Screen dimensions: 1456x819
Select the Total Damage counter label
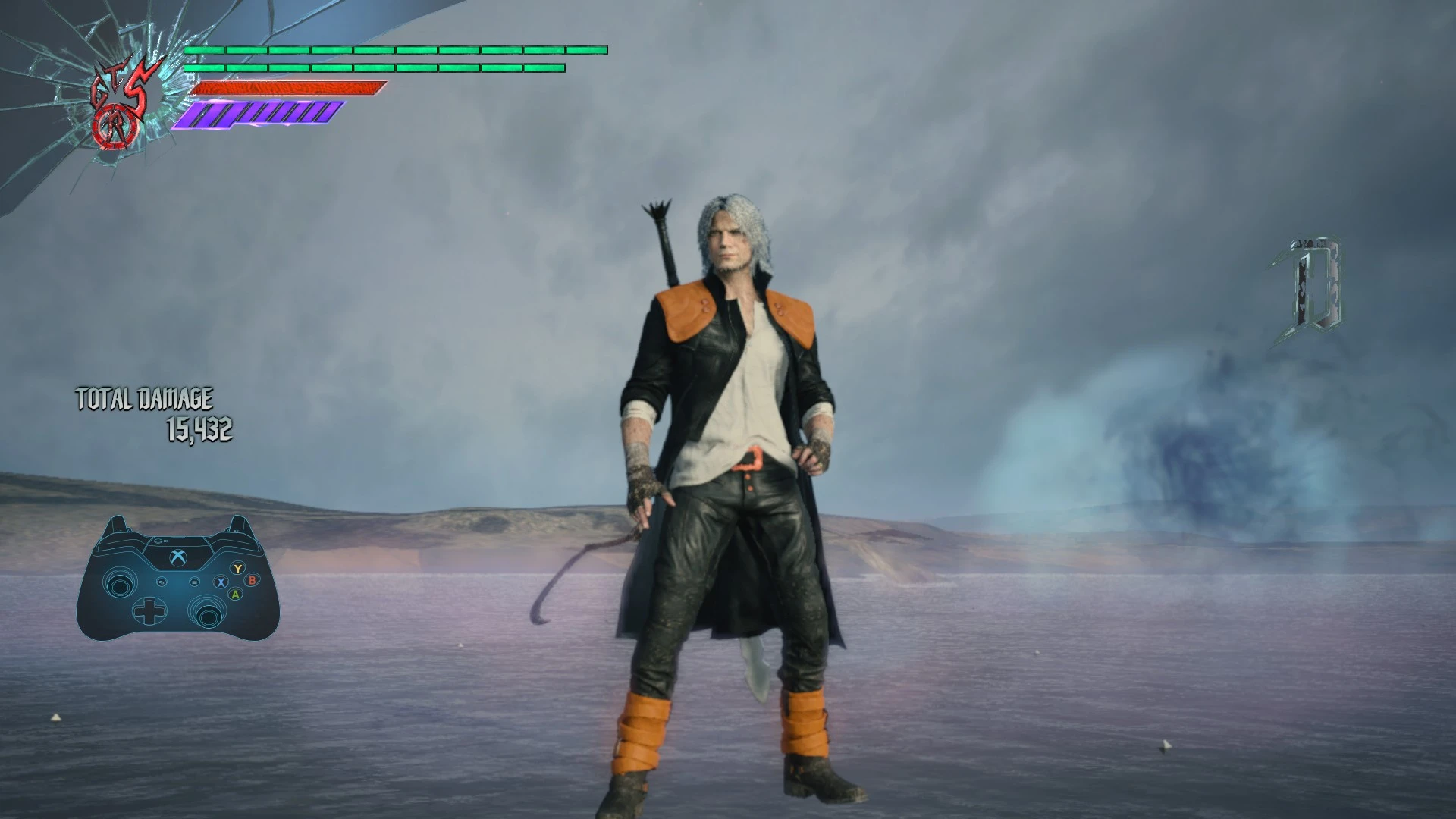[x=144, y=397]
